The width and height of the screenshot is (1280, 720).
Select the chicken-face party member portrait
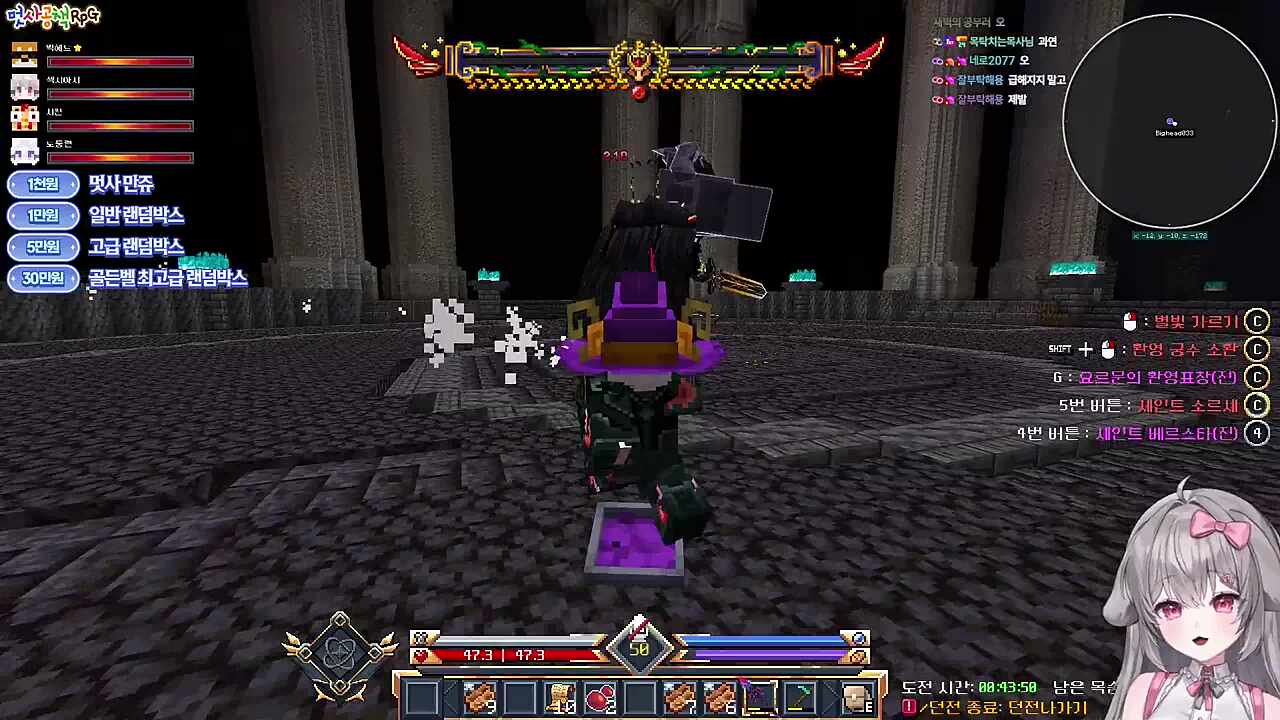tap(24, 118)
